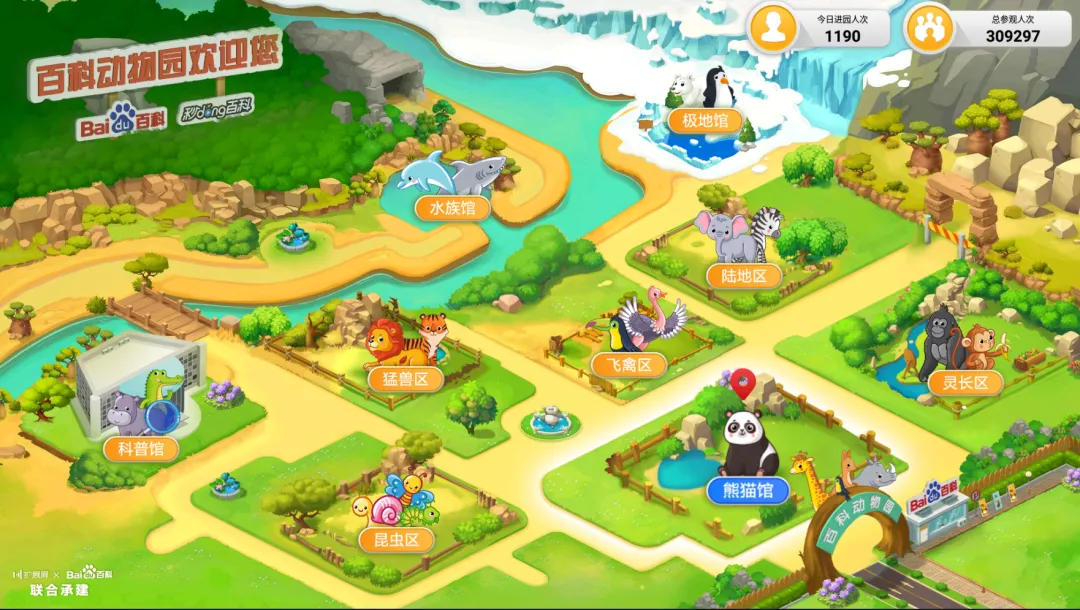The image size is (1080, 610).
Task: Enter the 水族馆 aquarium
Action: [x=453, y=208]
